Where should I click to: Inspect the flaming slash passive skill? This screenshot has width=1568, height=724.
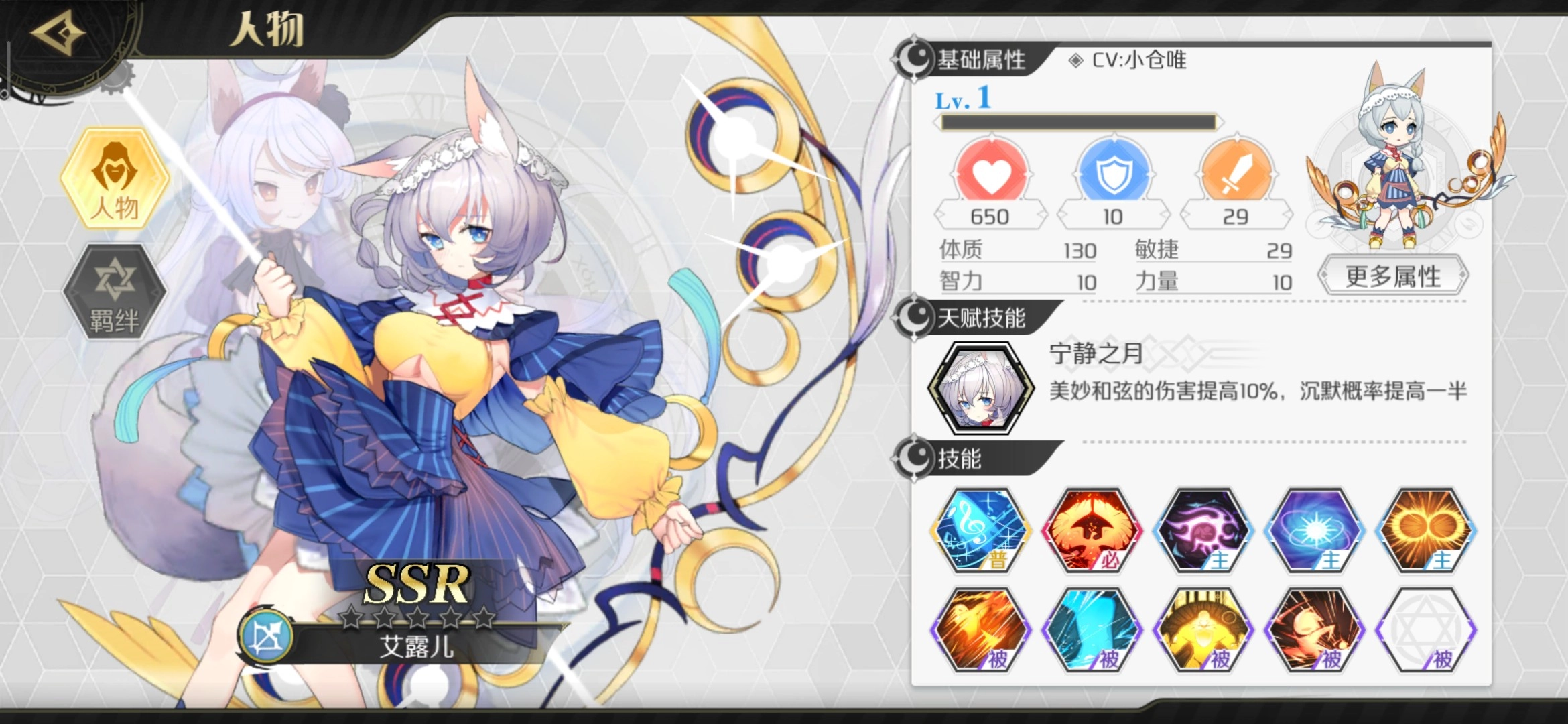[x=982, y=630]
